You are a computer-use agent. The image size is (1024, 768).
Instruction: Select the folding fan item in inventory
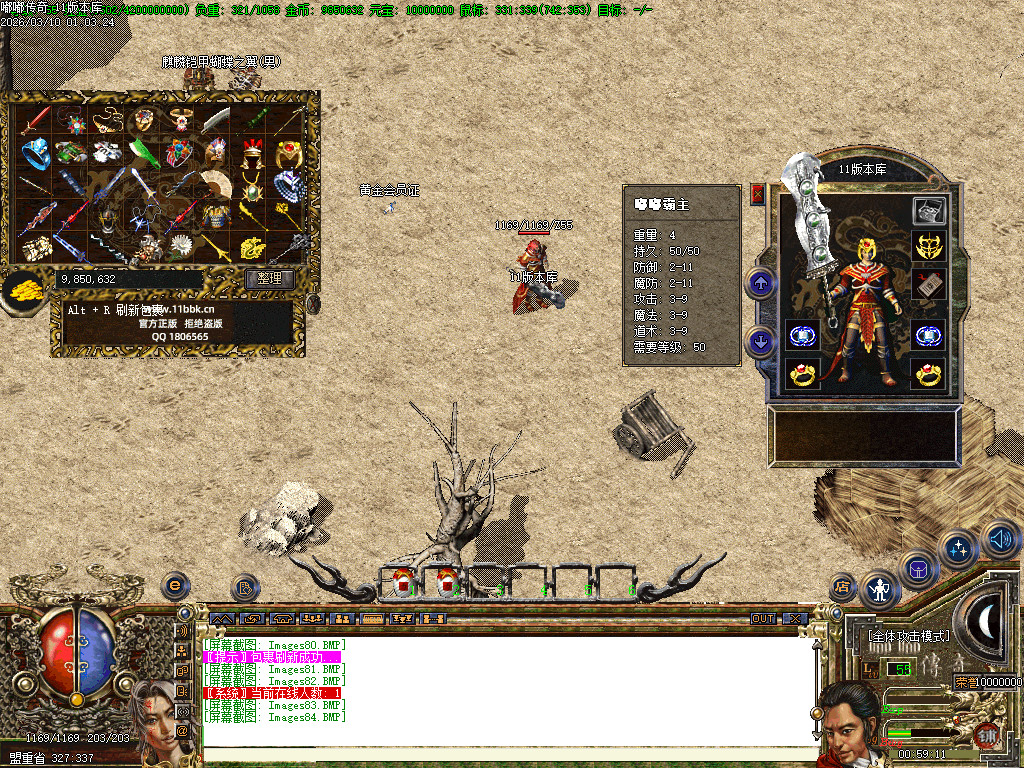(x=214, y=183)
